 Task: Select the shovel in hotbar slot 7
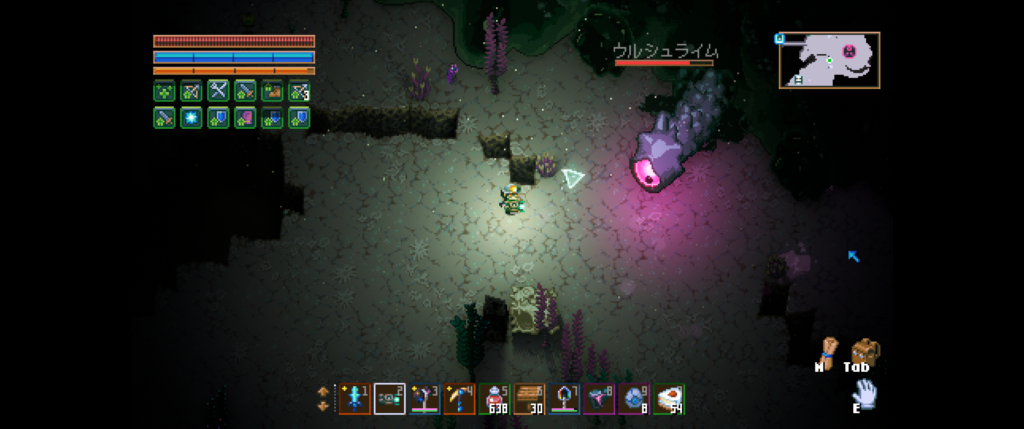pyautogui.click(x=564, y=399)
